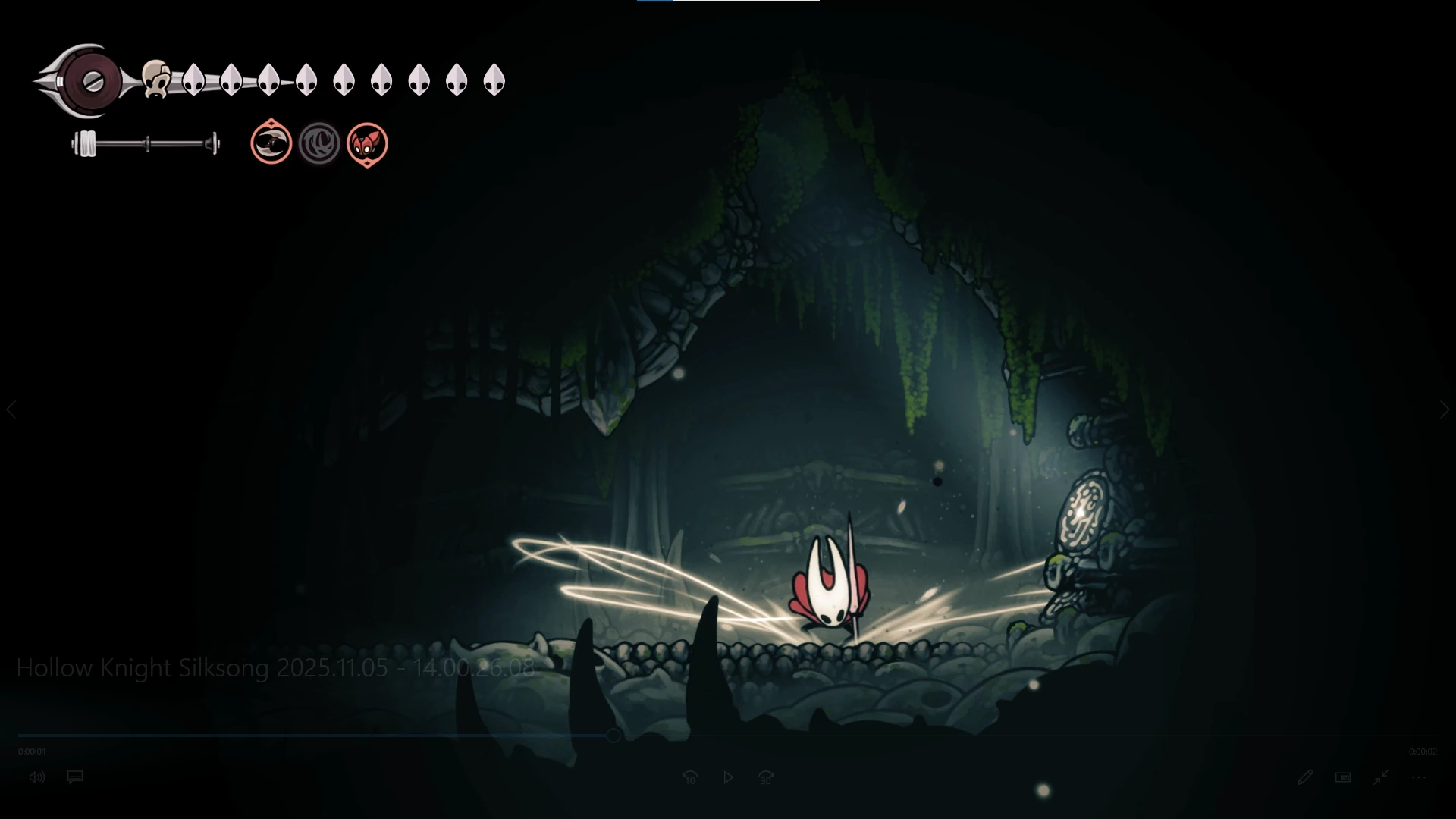Toggle the video volume speaker
The image size is (1456, 819).
[36, 777]
